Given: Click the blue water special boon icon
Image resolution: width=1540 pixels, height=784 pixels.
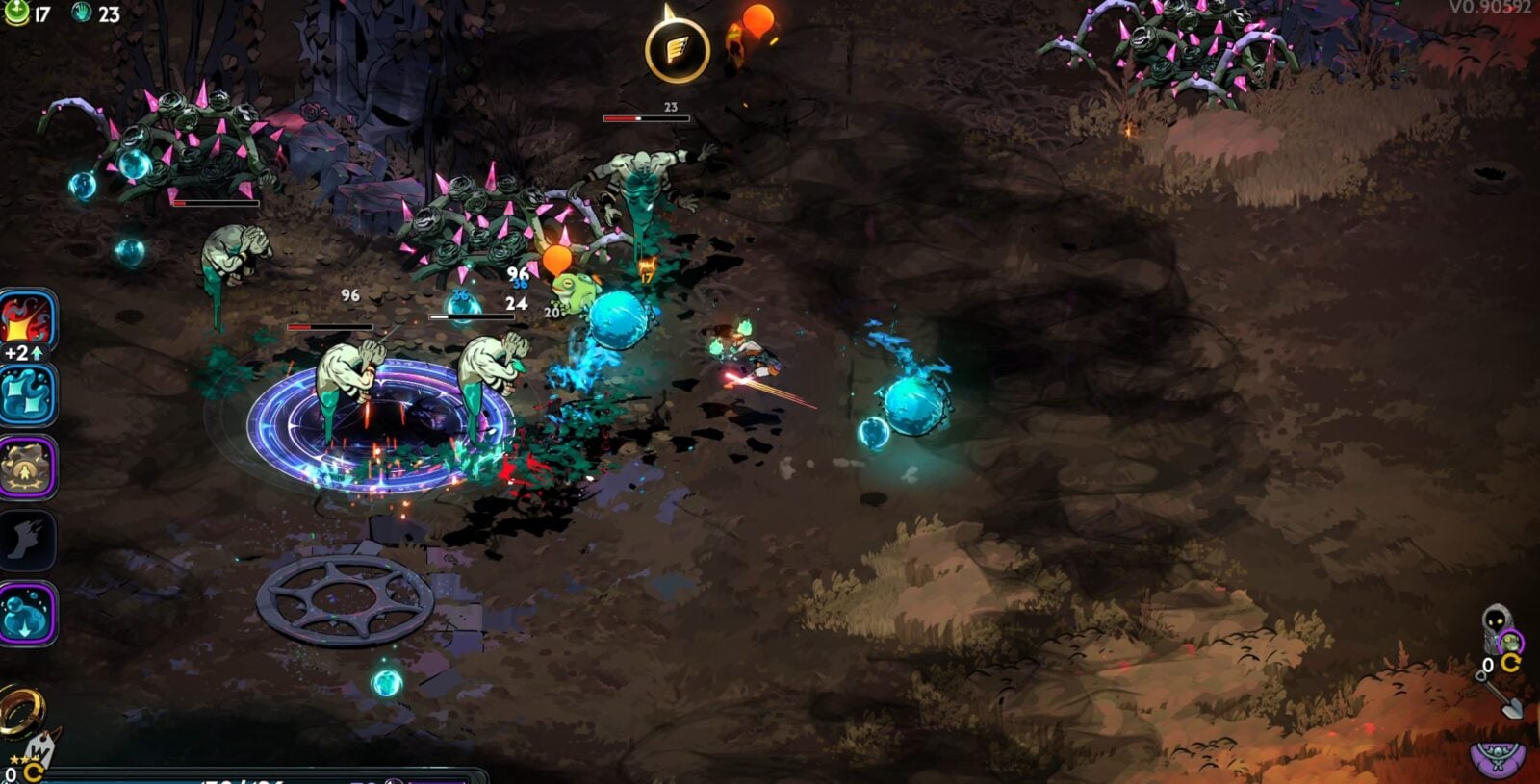Looking at the screenshot, I should click(27, 394).
